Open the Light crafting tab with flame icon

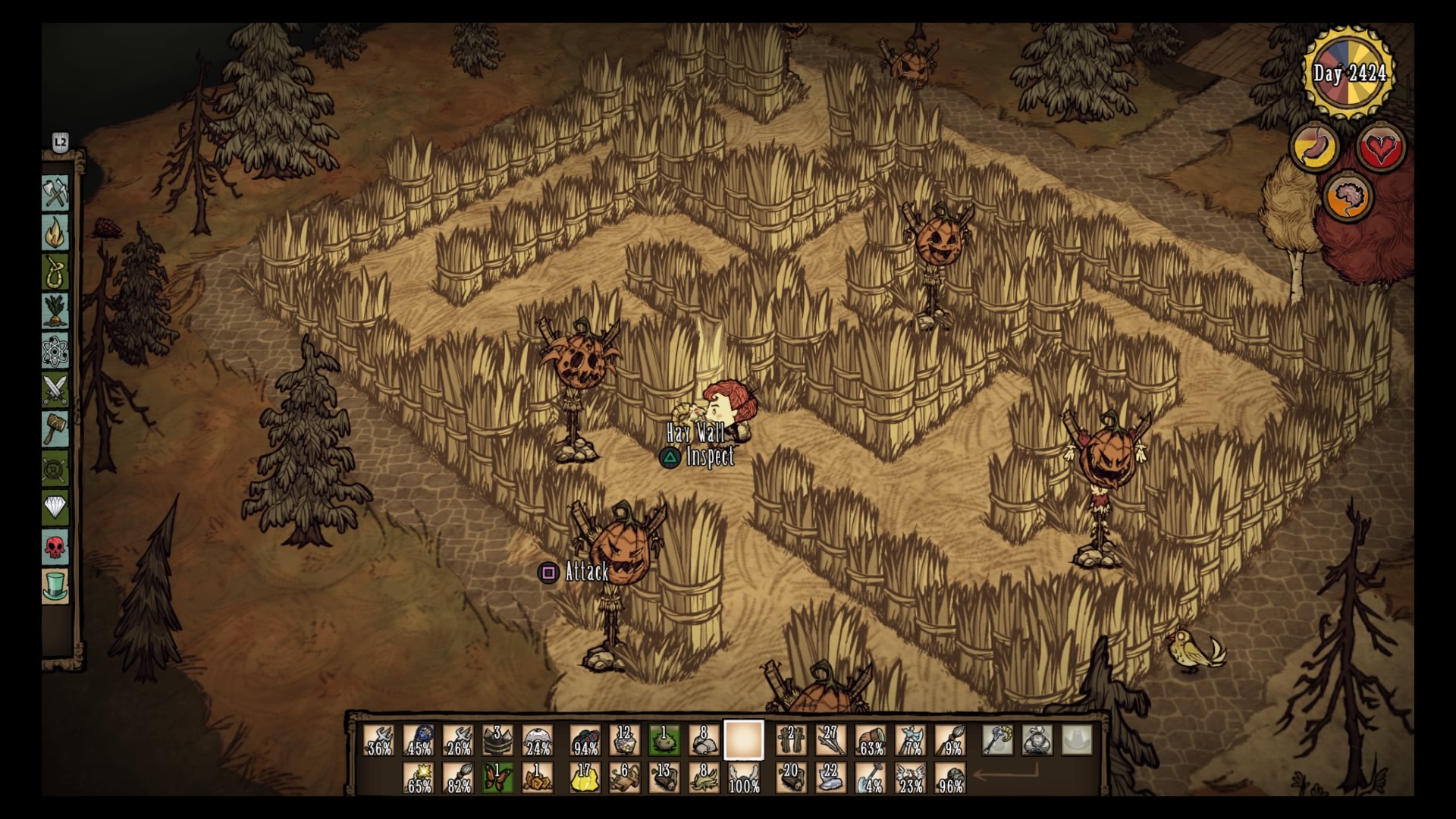pyautogui.click(x=55, y=233)
